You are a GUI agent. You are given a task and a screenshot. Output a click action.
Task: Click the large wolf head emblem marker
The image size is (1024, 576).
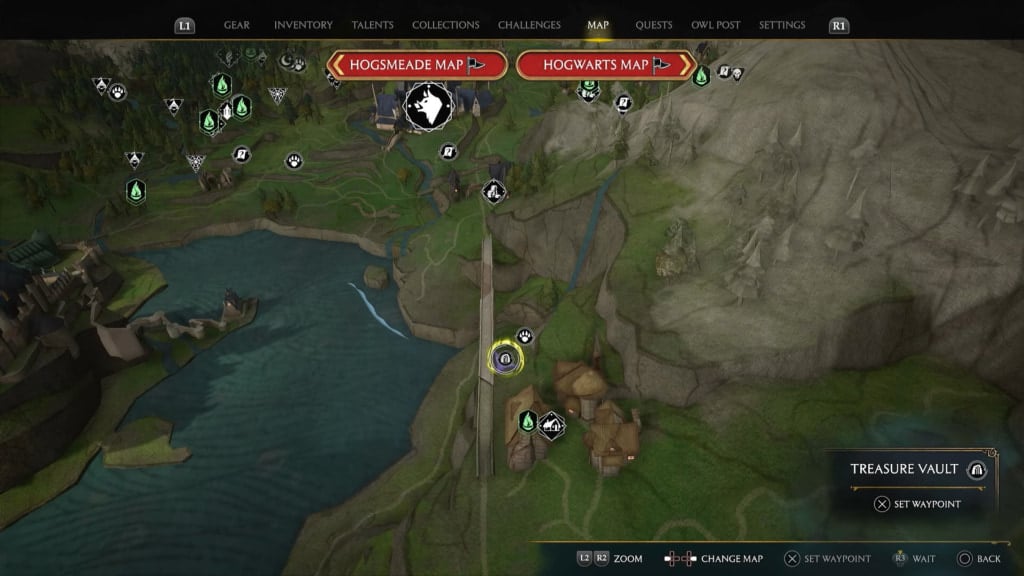tap(428, 106)
